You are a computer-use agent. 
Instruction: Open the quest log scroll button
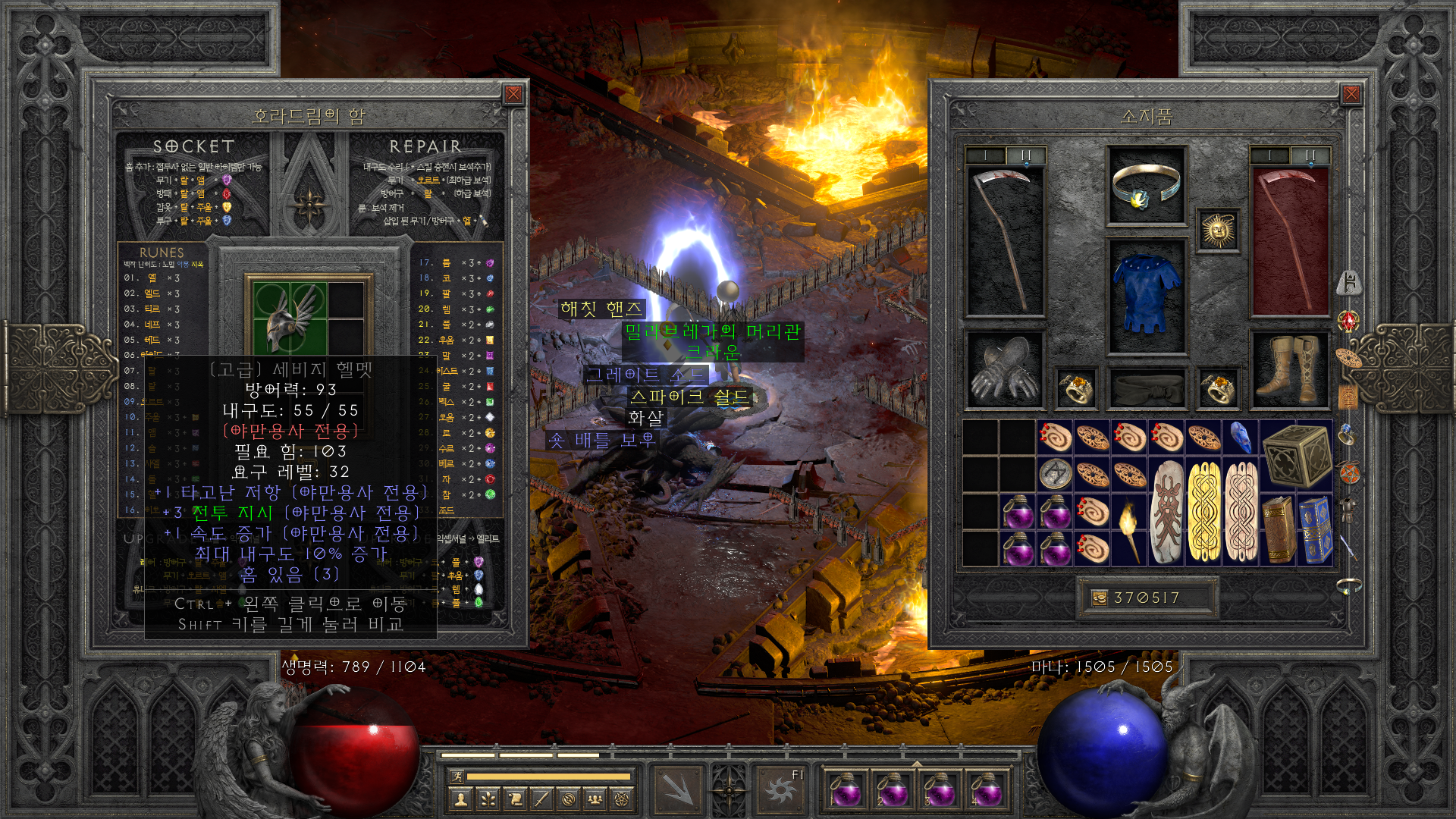[514, 799]
